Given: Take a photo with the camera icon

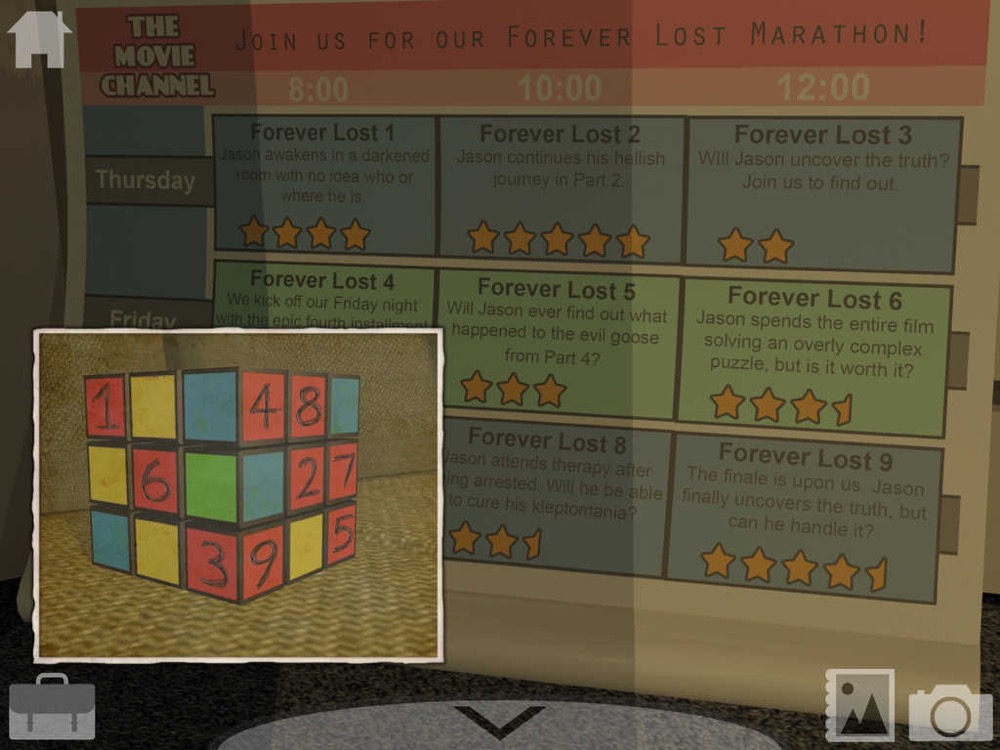Looking at the screenshot, I should click(x=949, y=712).
